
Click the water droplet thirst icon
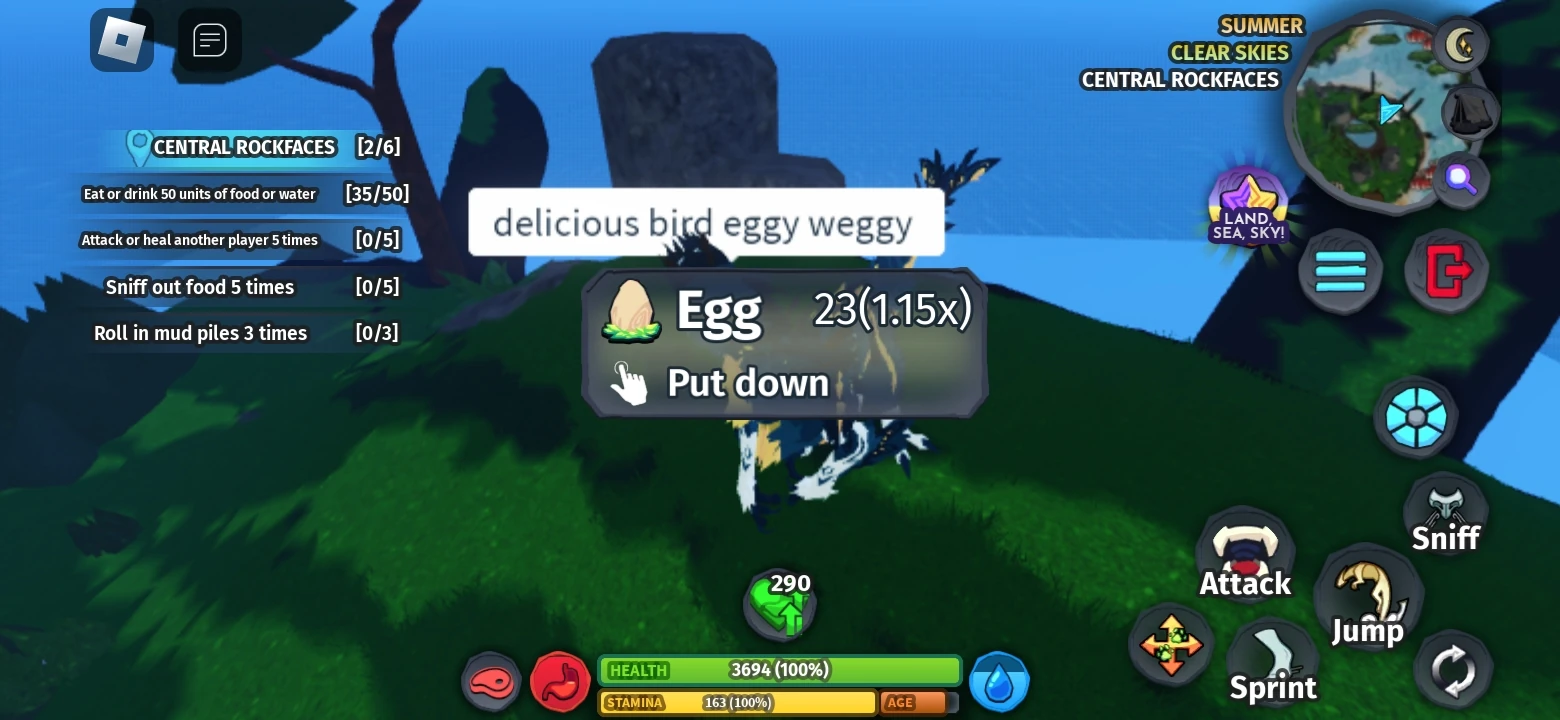click(x=999, y=681)
